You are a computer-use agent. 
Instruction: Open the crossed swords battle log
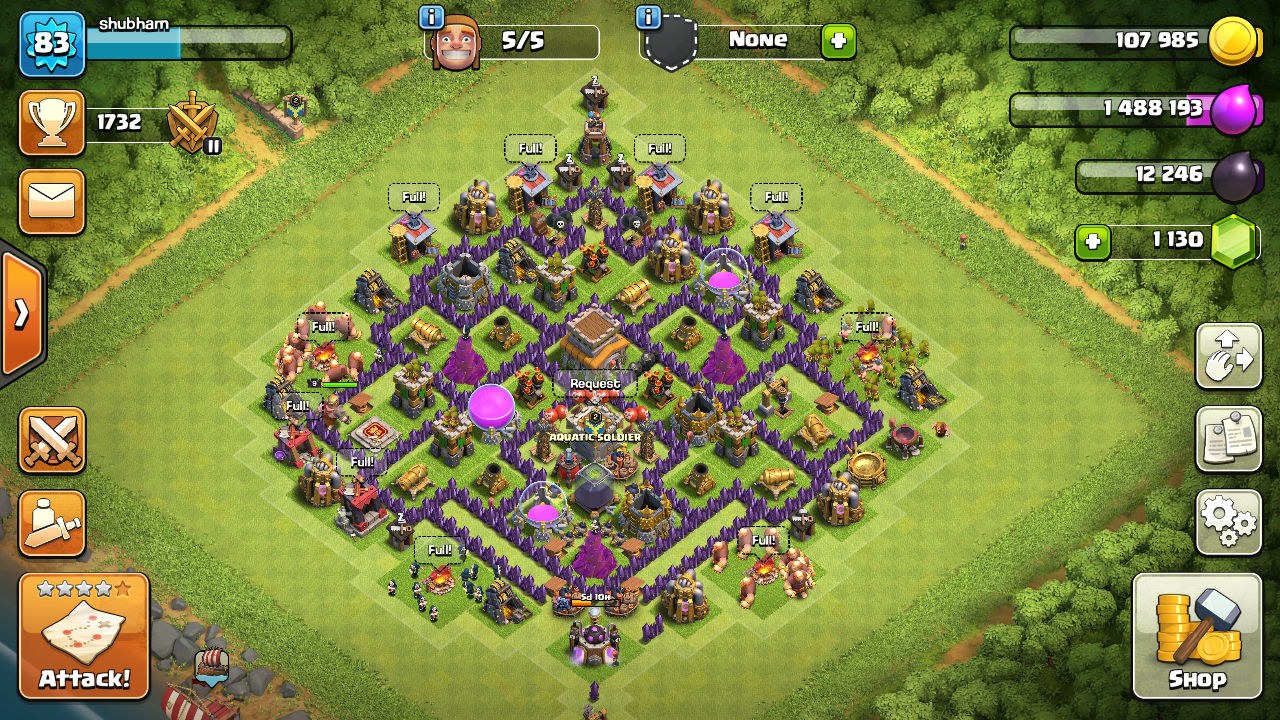pyautogui.click(x=52, y=440)
